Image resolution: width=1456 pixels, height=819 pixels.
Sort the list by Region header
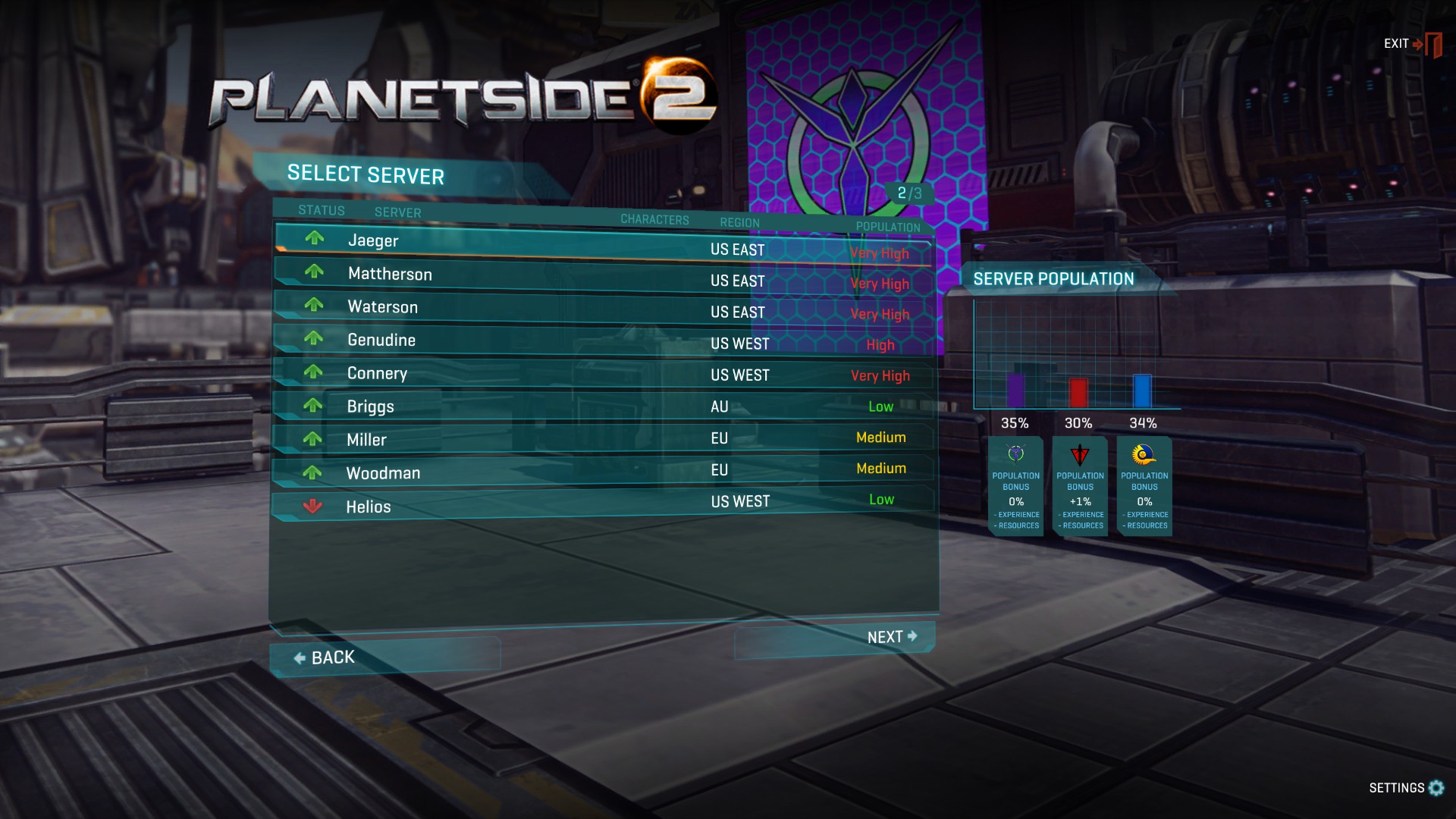pyautogui.click(x=739, y=222)
